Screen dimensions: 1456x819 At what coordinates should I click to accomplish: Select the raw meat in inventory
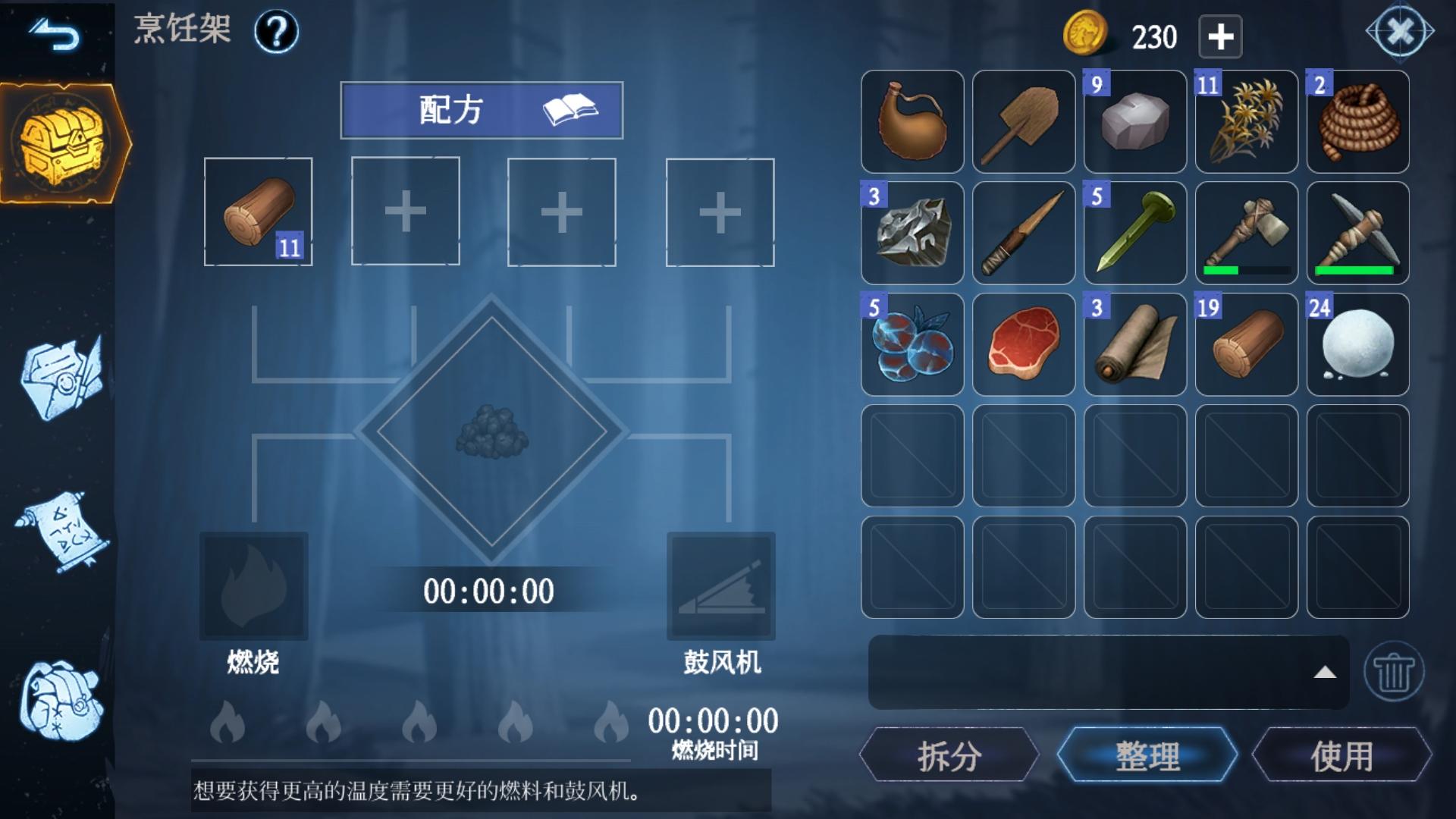click(x=1023, y=344)
